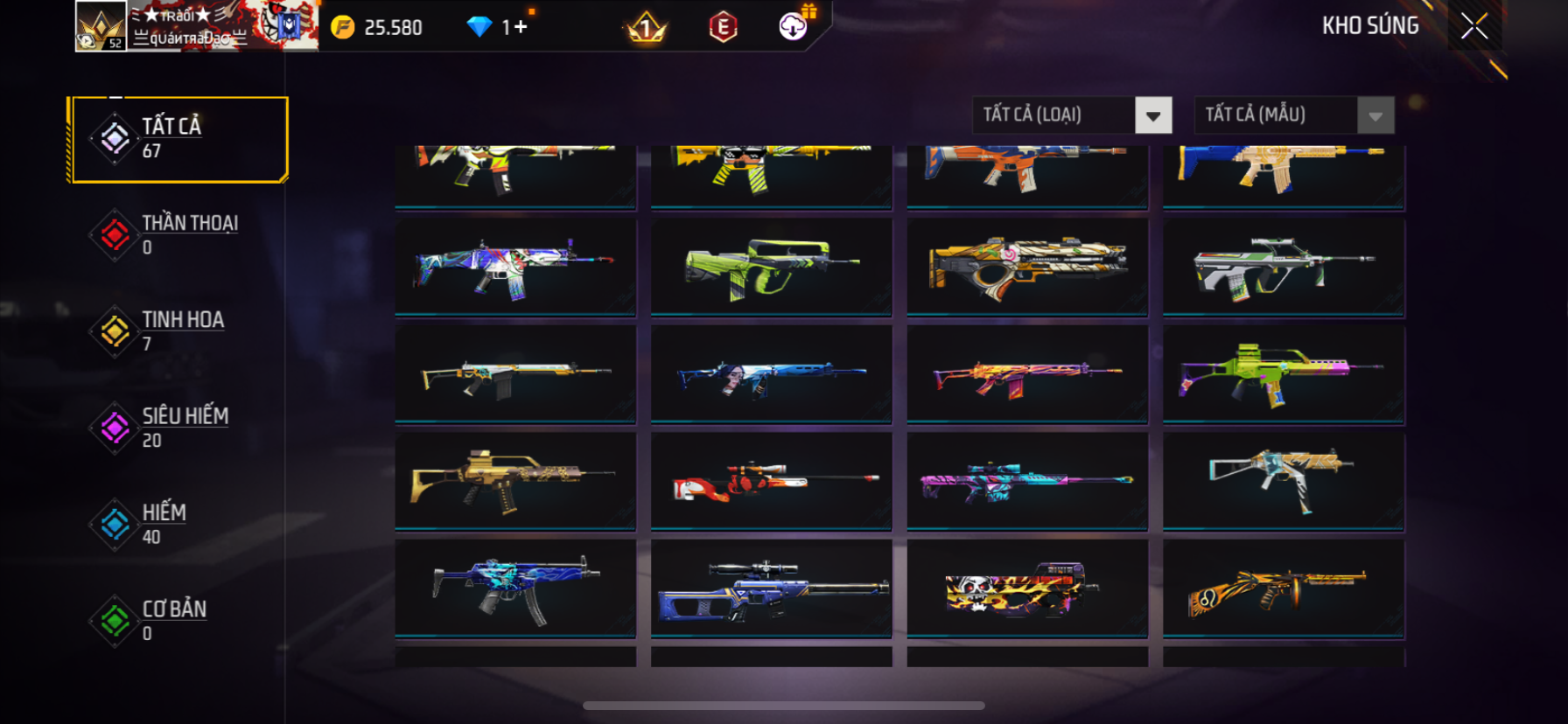Open the Tinh Hoa rarity tab
The height and width of the screenshot is (724, 1568).
pyautogui.click(x=179, y=331)
